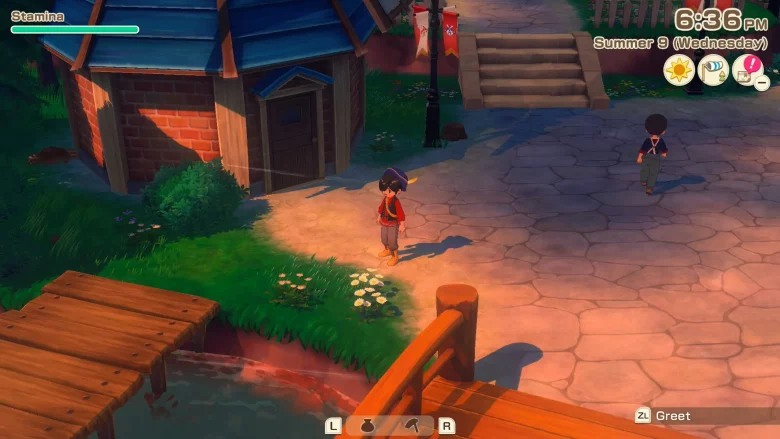Open the request notification with exclamation mark
780x439 pixels.
coord(747,70)
